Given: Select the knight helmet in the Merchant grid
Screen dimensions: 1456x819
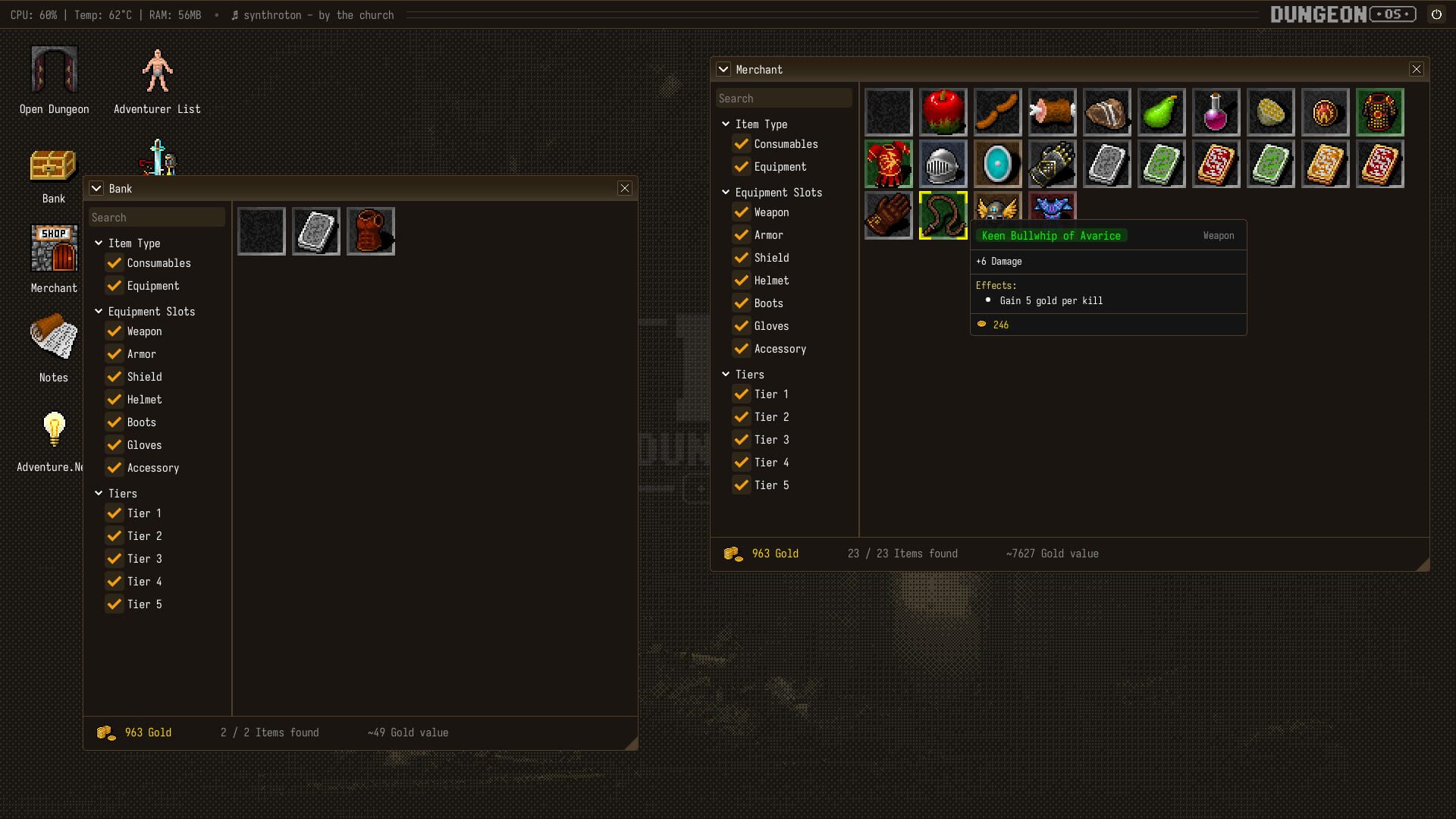Looking at the screenshot, I should pyautogui.click(x=943, y=164).
